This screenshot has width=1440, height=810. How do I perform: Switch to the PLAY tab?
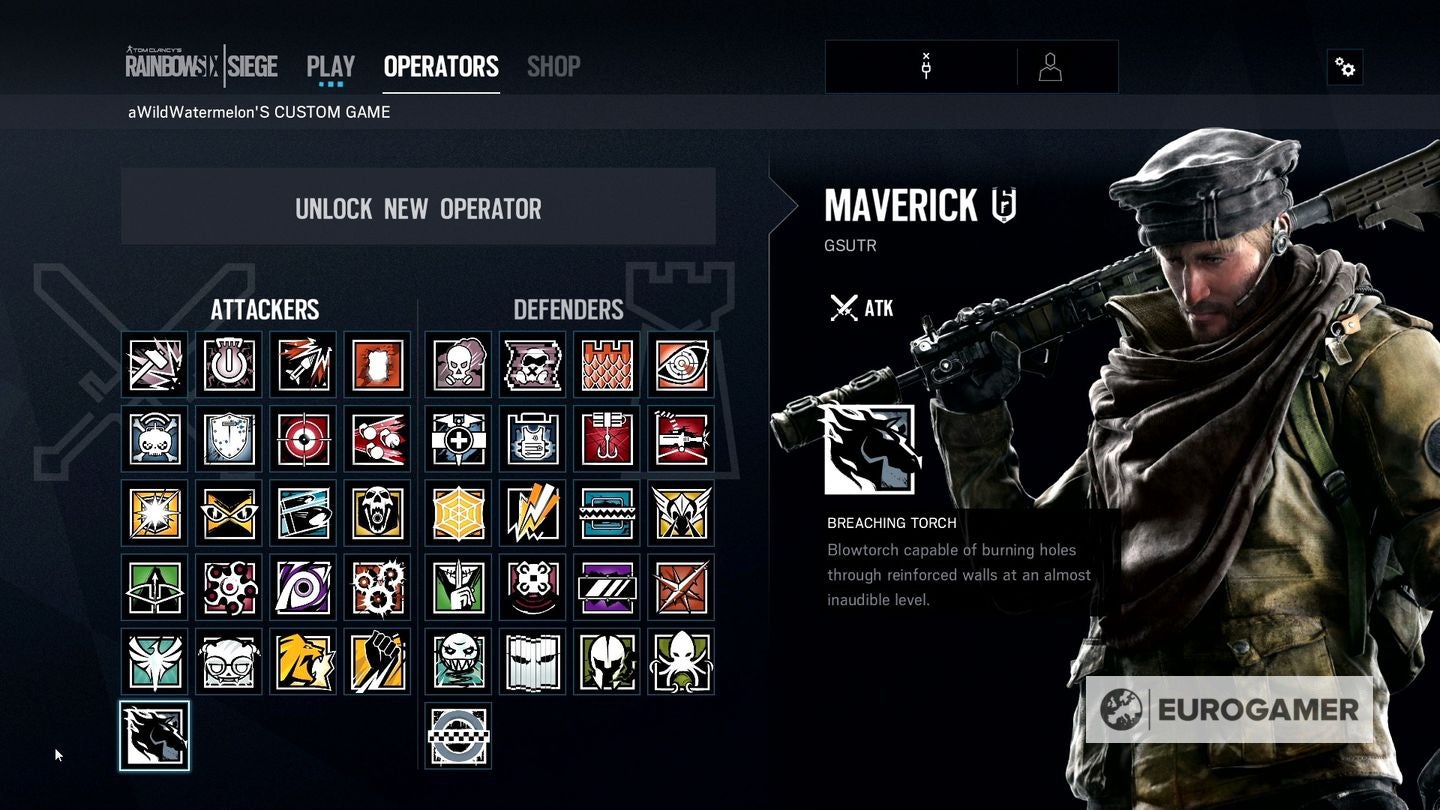329,66
